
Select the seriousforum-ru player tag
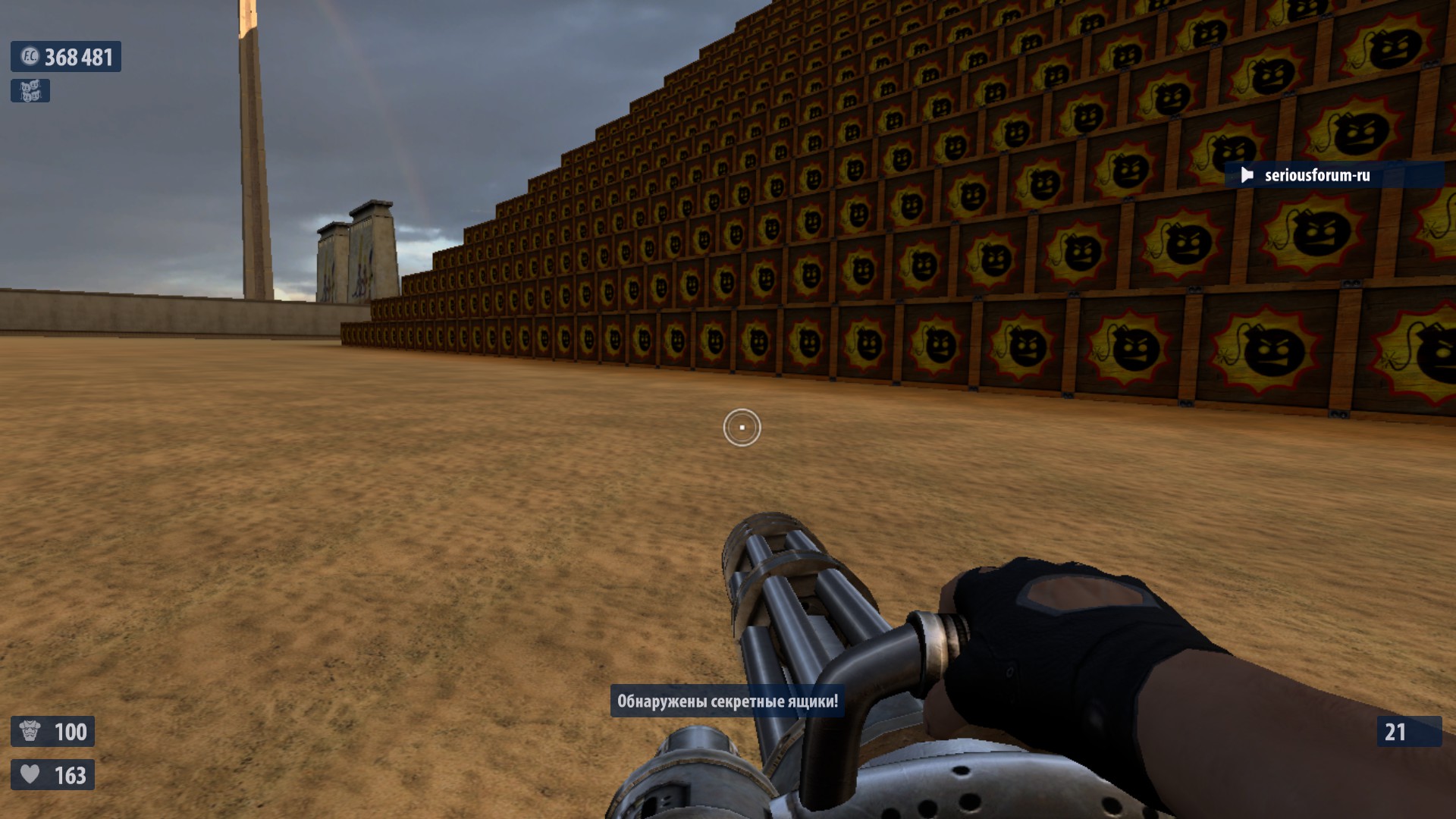[x=1316, y=175]
